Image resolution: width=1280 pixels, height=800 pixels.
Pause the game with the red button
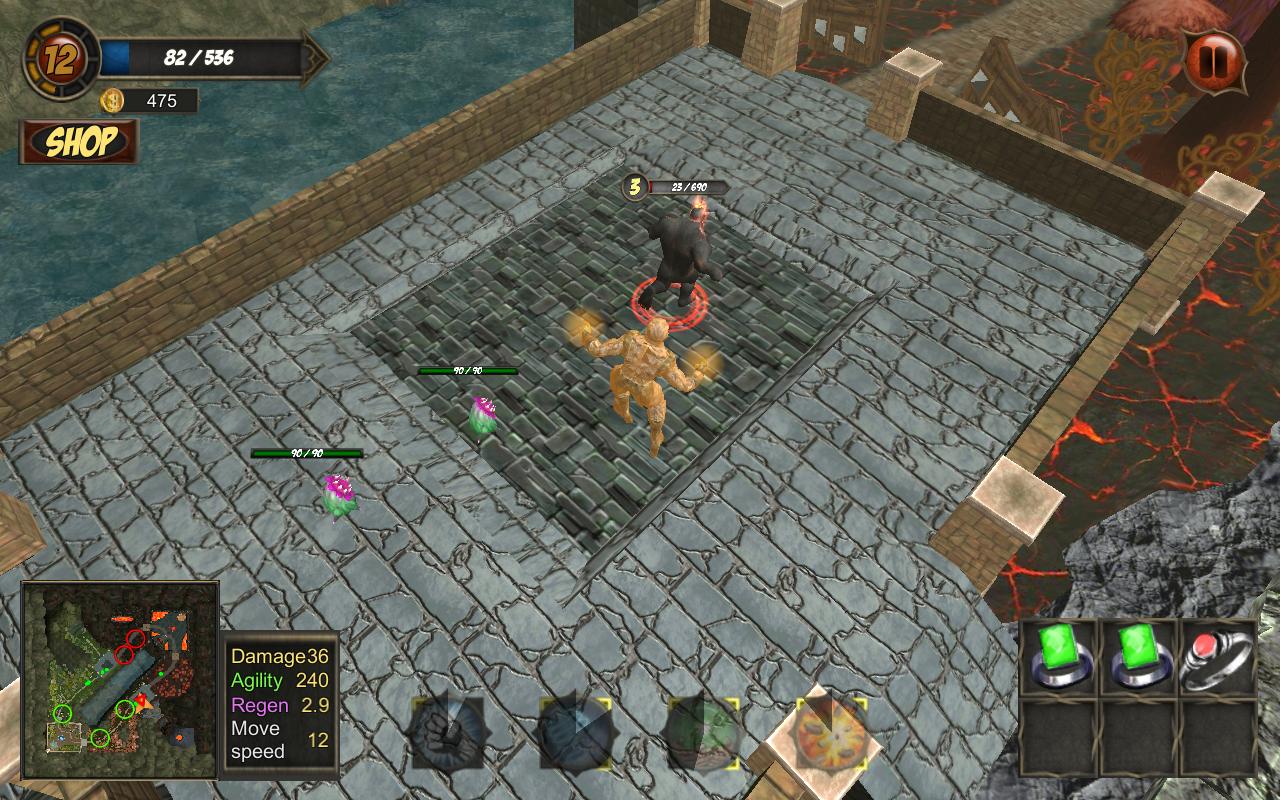pyautogui.click(x=1215, y=61)
